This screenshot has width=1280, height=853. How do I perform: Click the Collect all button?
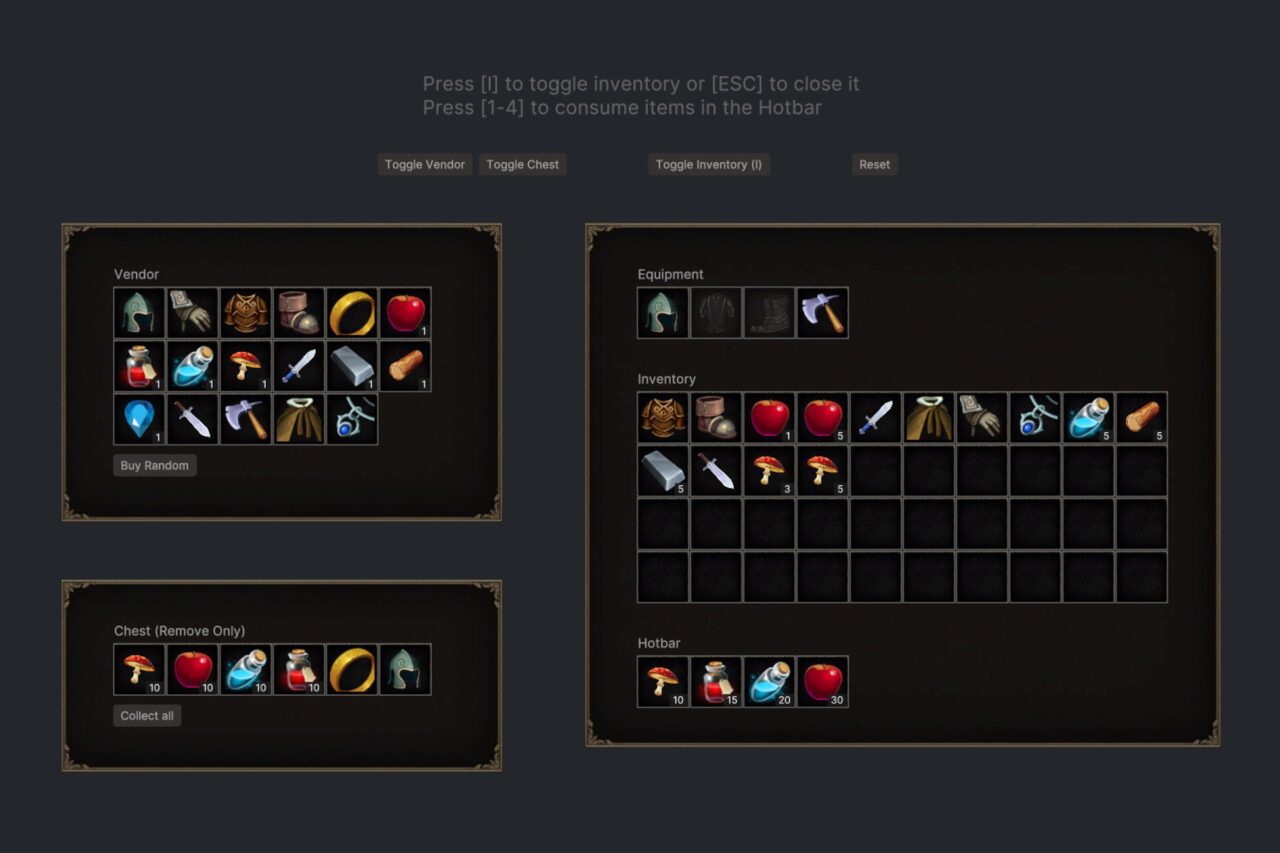click(x=147, y=715)
